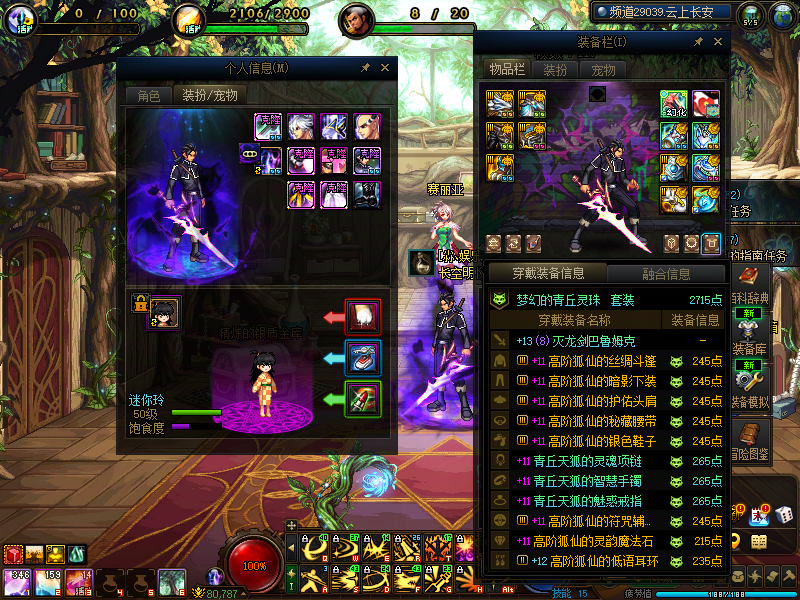Click the dice icon near the bottom right

tap(785, 515)
